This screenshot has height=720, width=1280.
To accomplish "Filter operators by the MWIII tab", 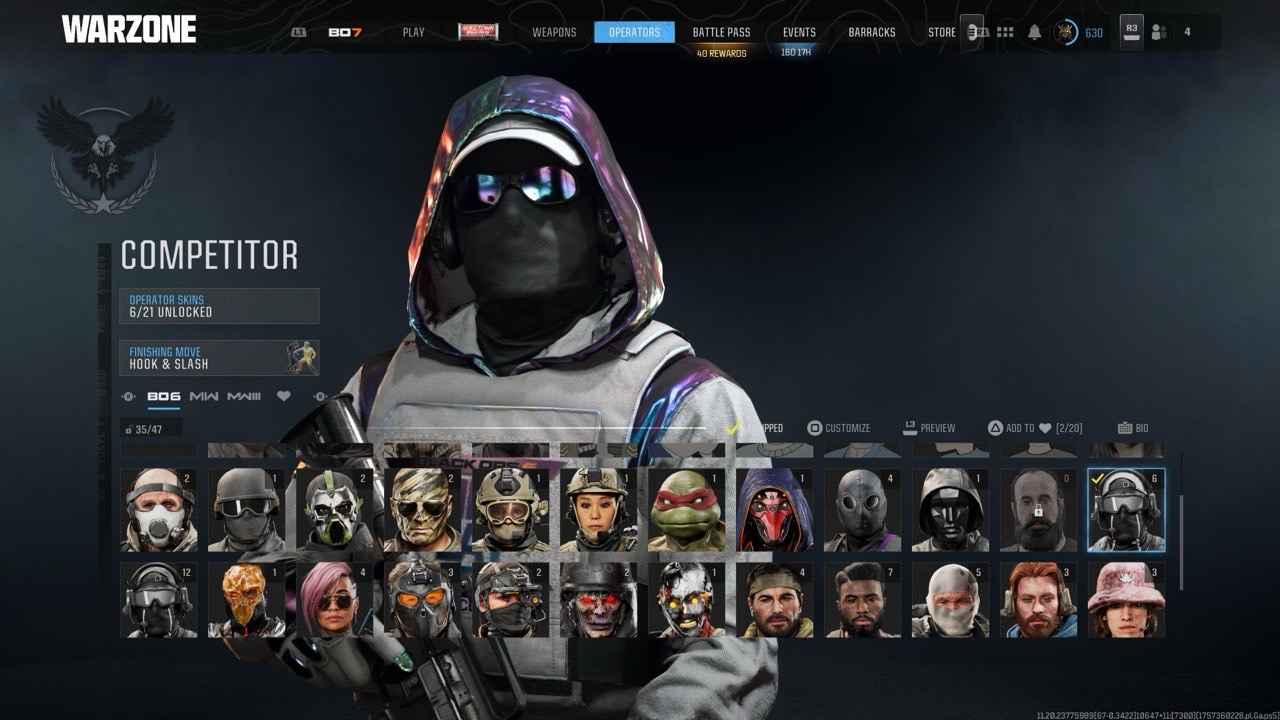I will (244, 397).
